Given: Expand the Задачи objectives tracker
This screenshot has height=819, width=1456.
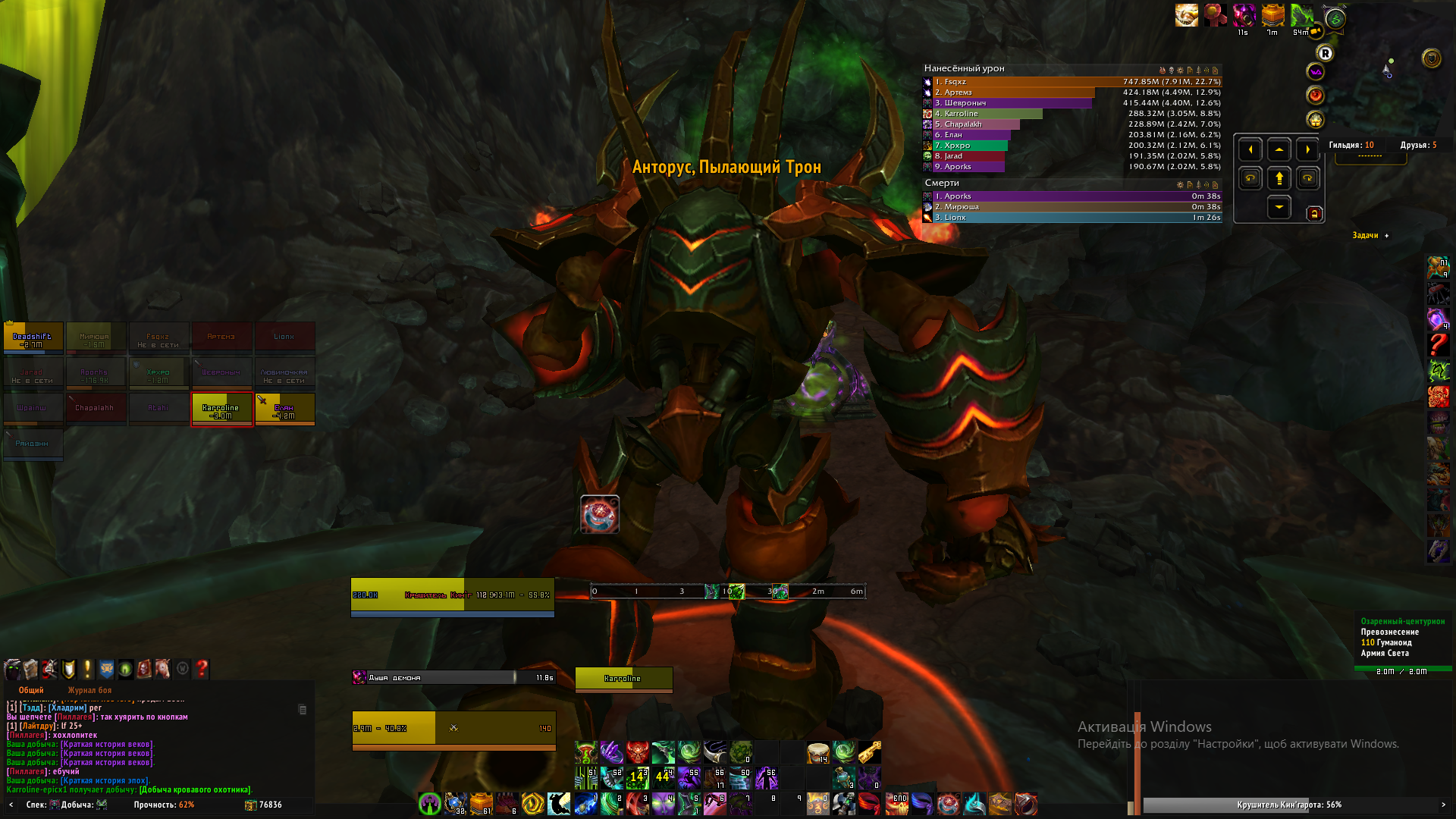Looking at the screenshot, I should (x=1387, y=236).
